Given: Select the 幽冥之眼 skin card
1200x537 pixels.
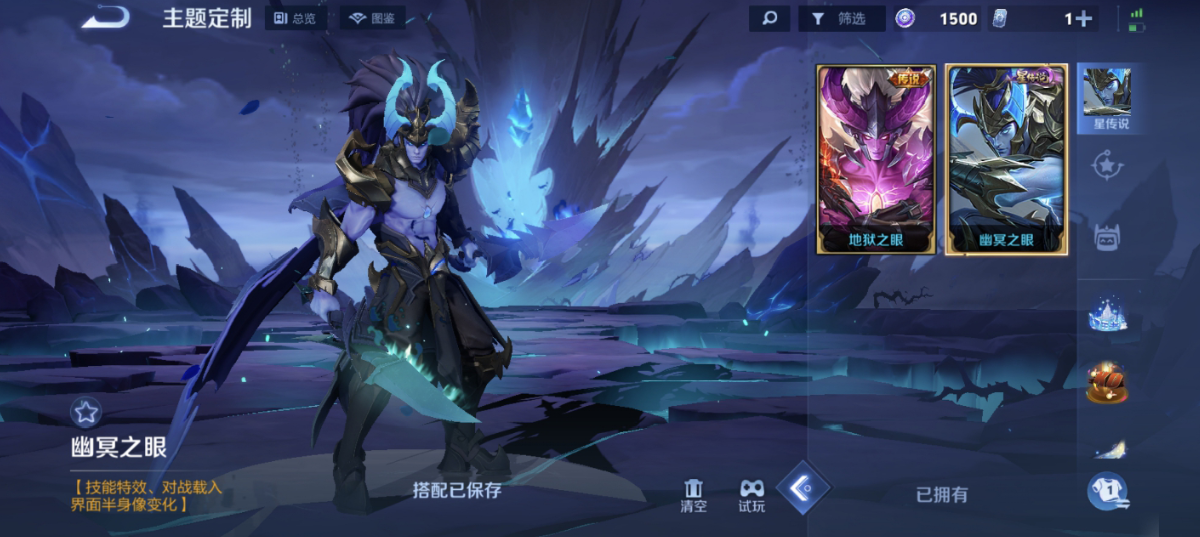Looking at the screenshot, I should point(1006,159).
